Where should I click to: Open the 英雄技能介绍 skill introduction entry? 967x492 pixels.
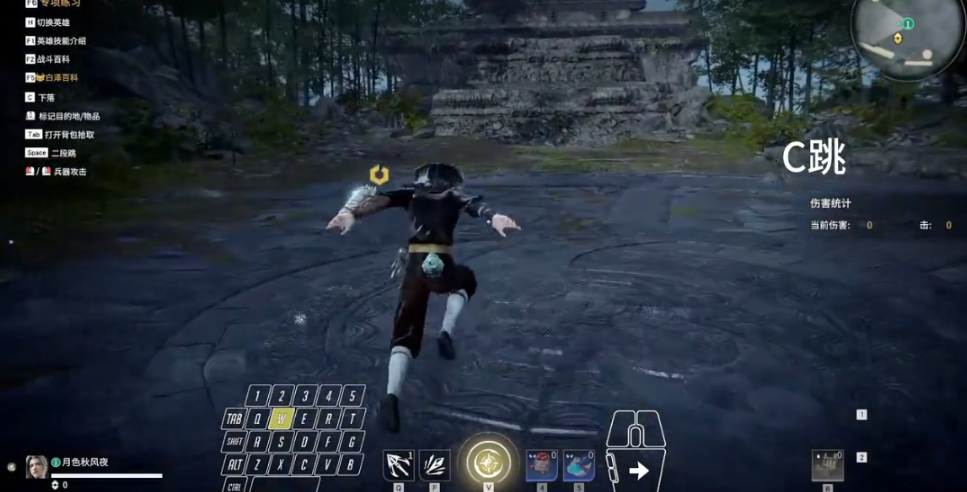62,41
